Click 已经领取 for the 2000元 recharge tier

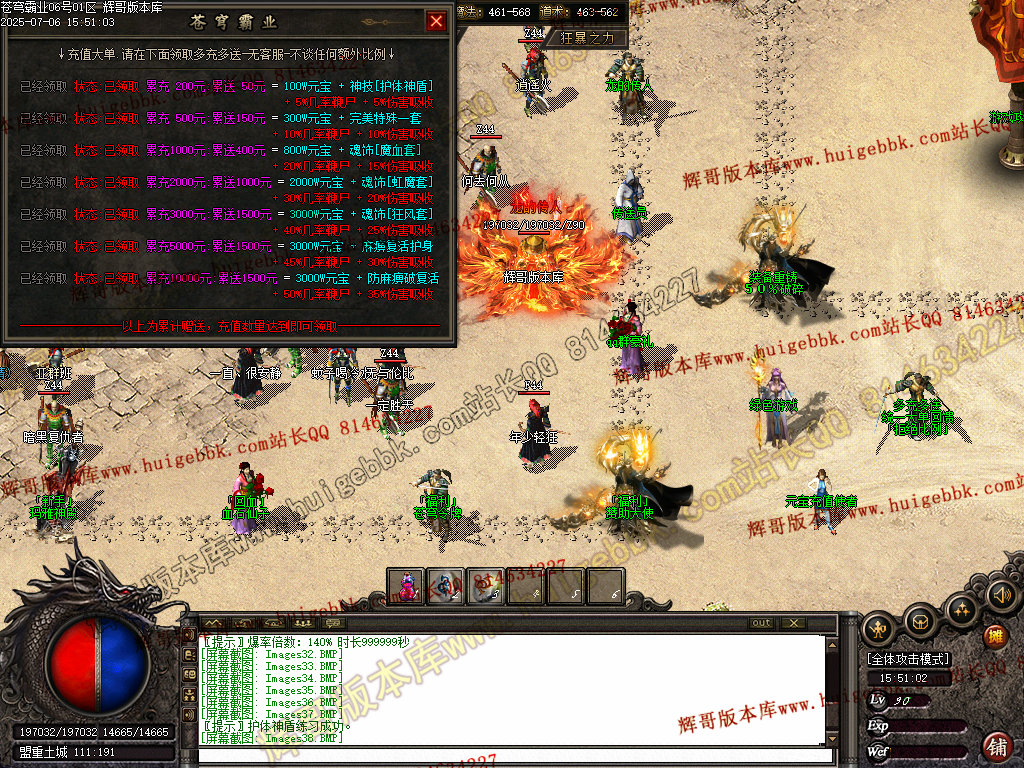pyautogui.click(x=46, y=183)
